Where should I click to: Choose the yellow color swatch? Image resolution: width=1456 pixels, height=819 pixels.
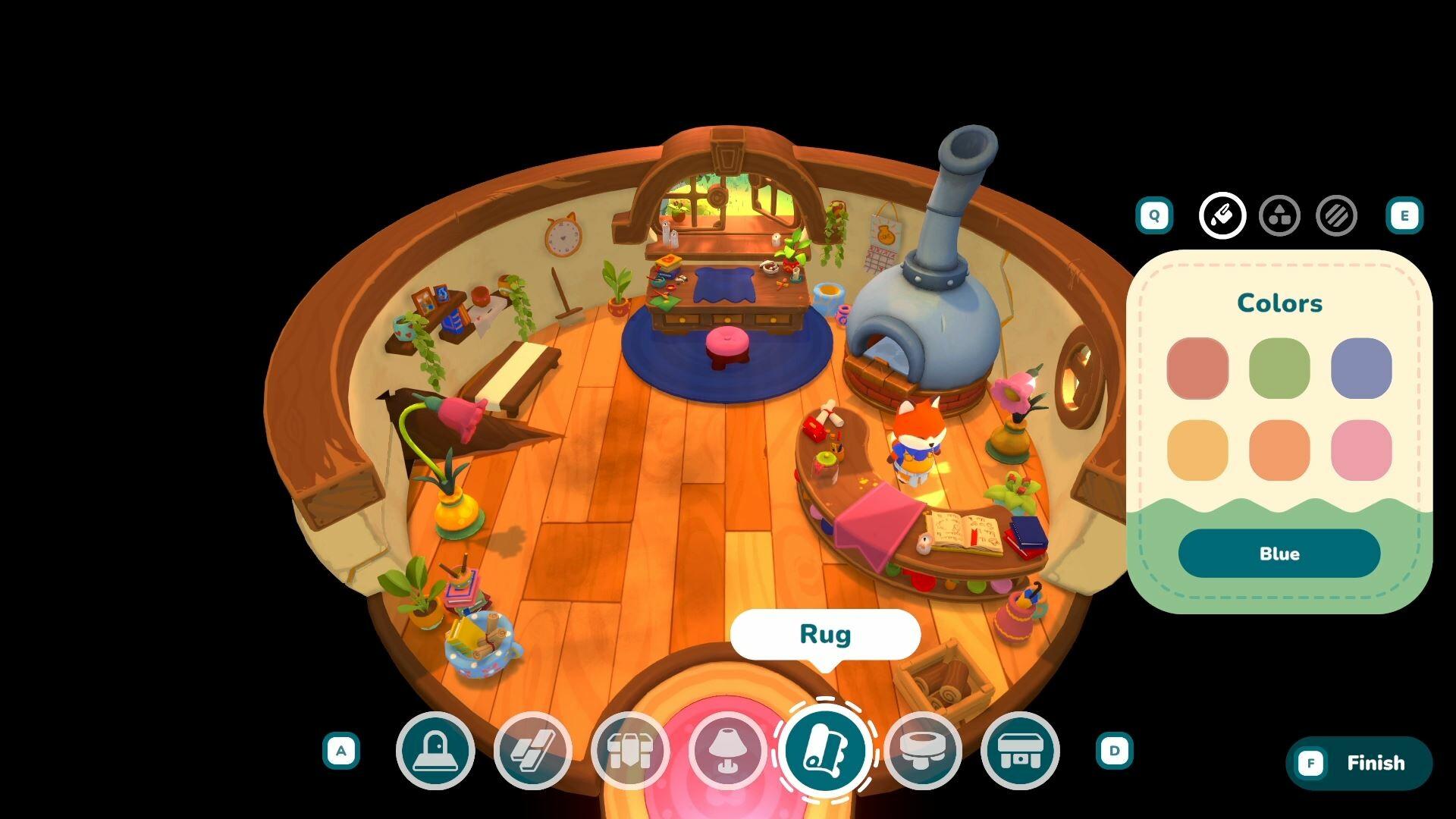[1197, 450]
